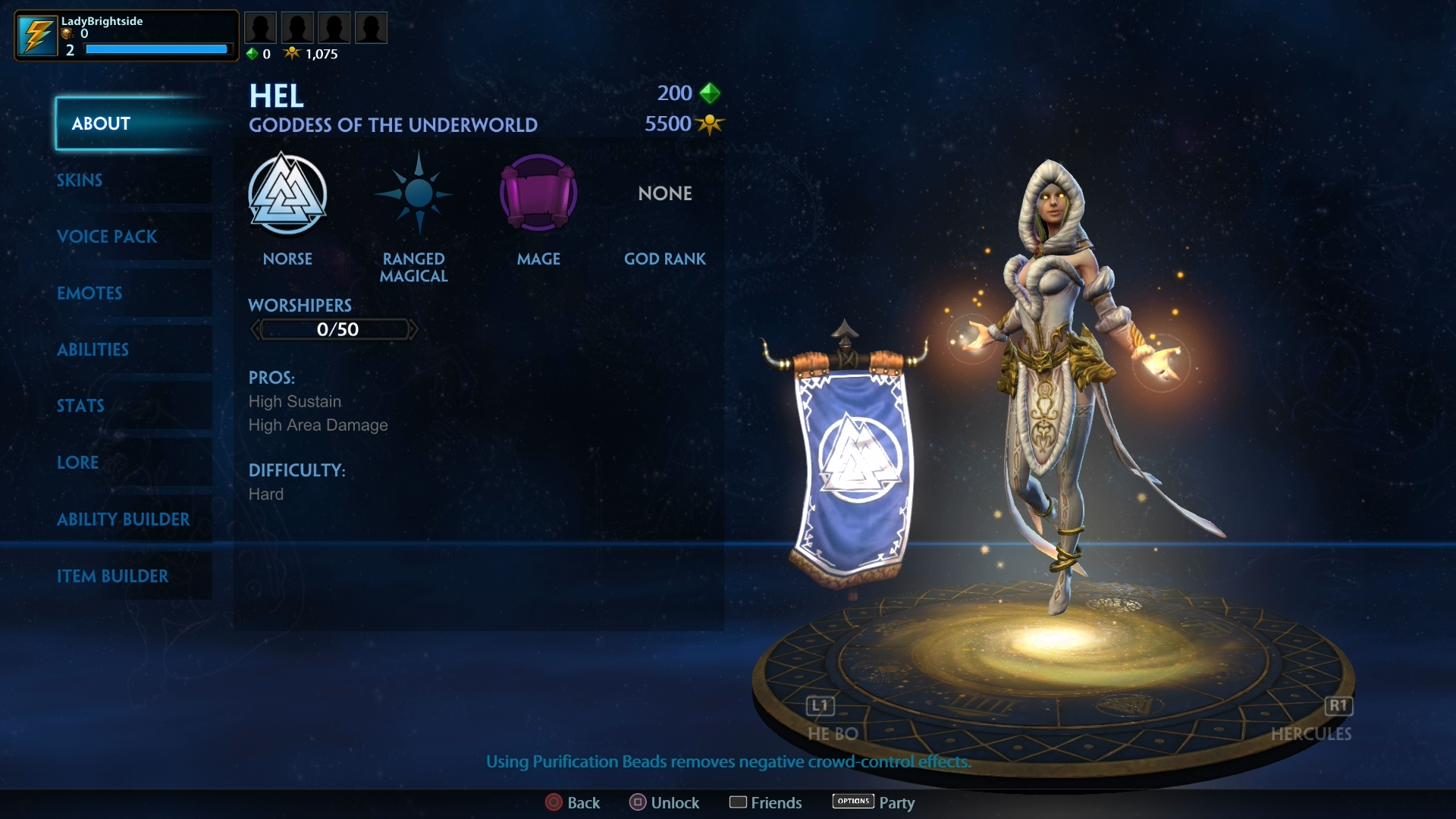
Task: Open the Abilities section
Action: pyautogui.click(x=93, y=350)
